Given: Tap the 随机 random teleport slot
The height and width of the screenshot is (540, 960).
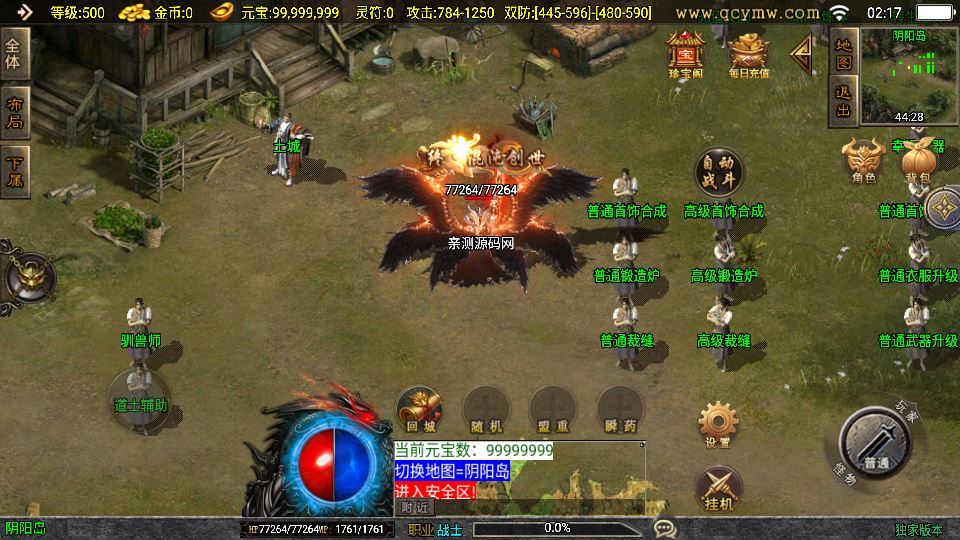Looking at the screenshot, I should [x=486, y=410].
